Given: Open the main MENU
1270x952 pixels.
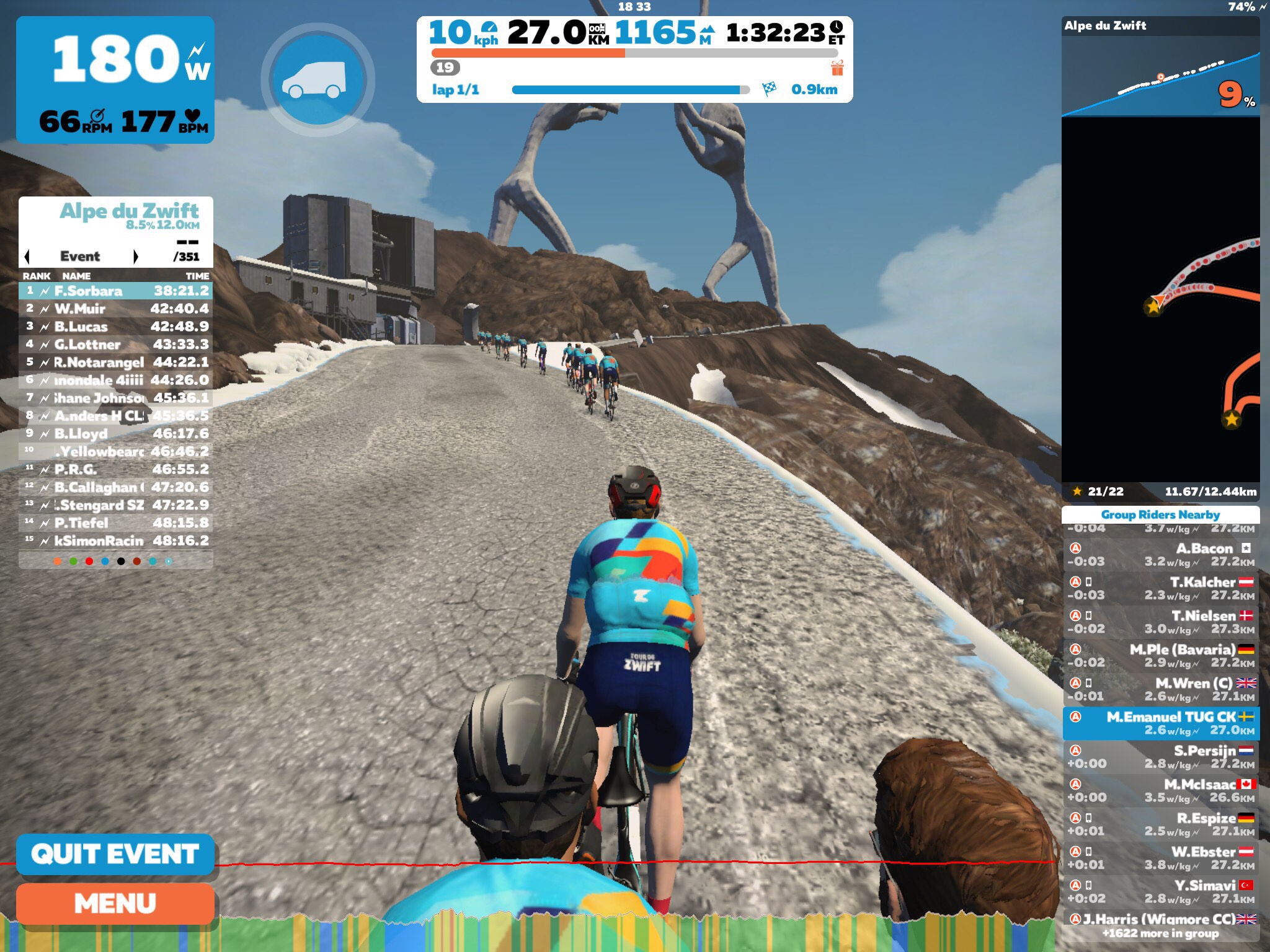Looking at the screenshot, I should [115, 904].
